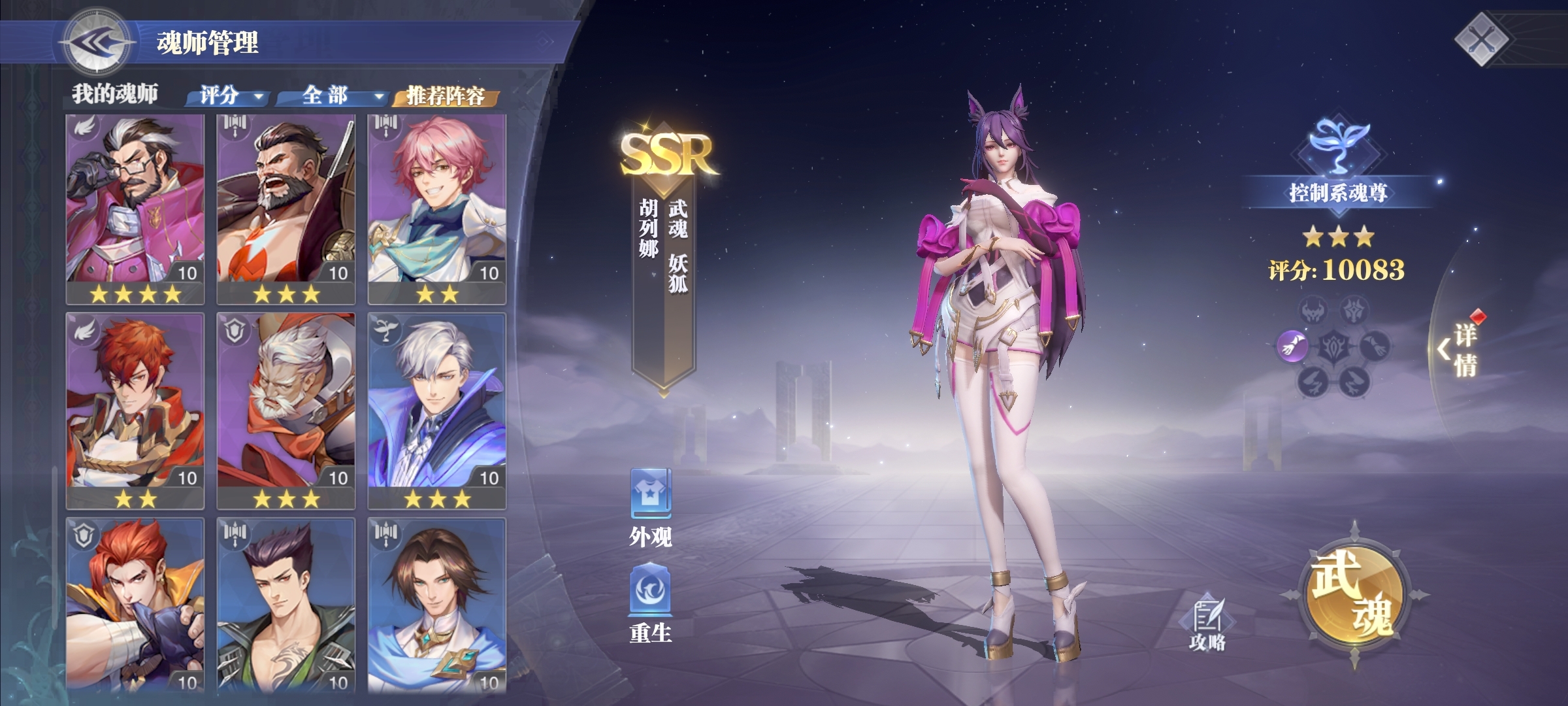The image size is (1568, 706).
Task: Toggle the central crest skill node
Action: point(1333,346)
